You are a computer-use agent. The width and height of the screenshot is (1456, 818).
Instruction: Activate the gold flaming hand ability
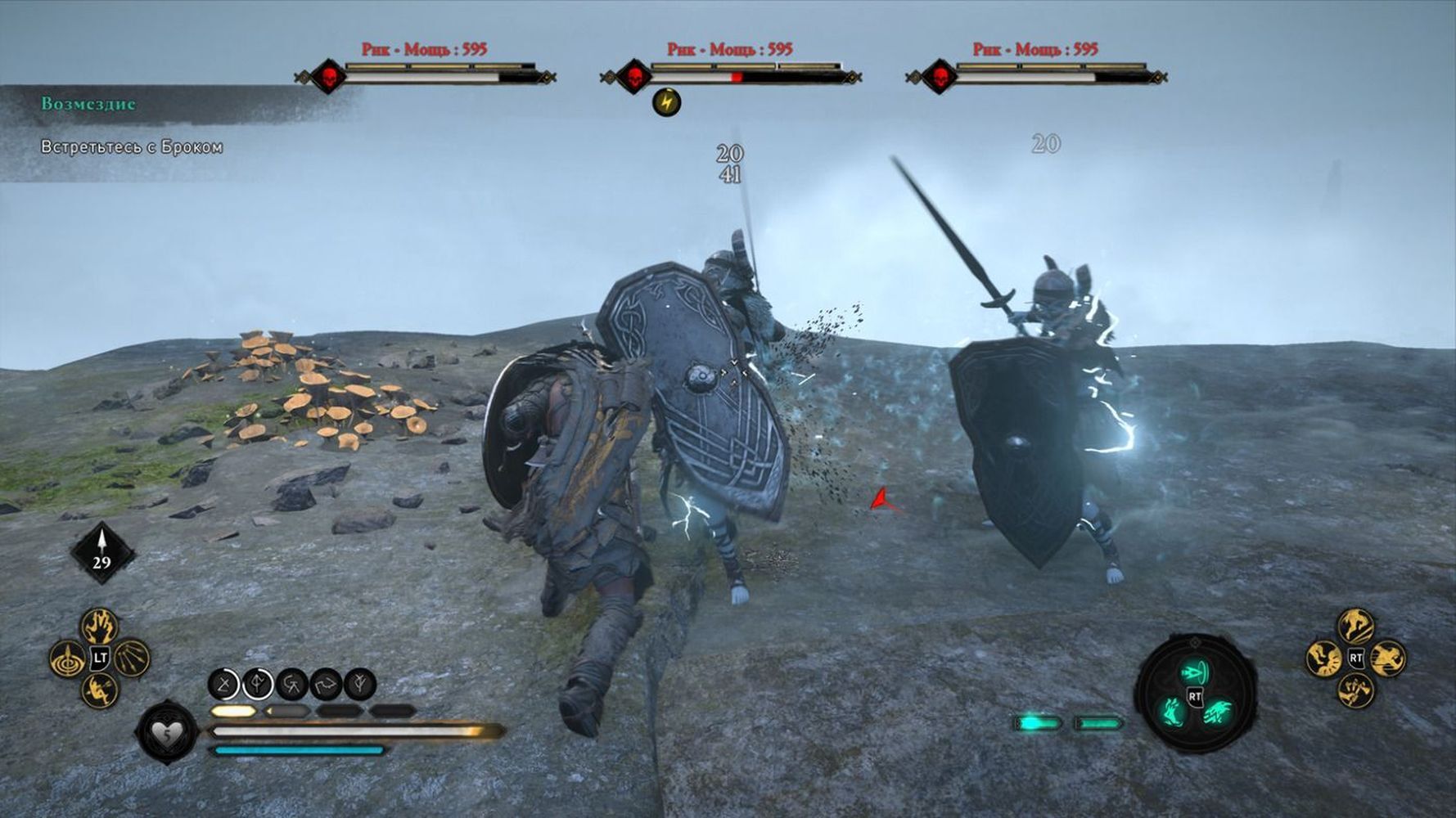point(100,627)
